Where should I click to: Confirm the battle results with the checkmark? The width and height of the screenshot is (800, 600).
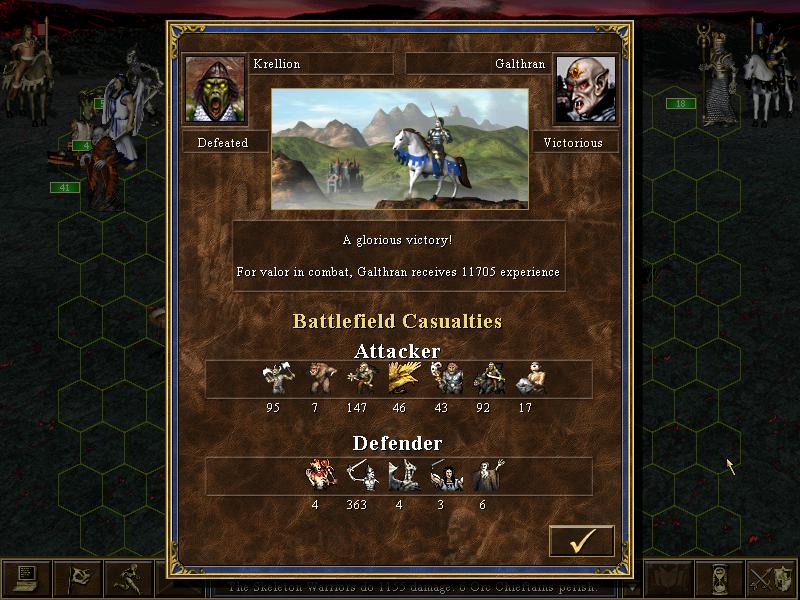click(x=581, y=541)
